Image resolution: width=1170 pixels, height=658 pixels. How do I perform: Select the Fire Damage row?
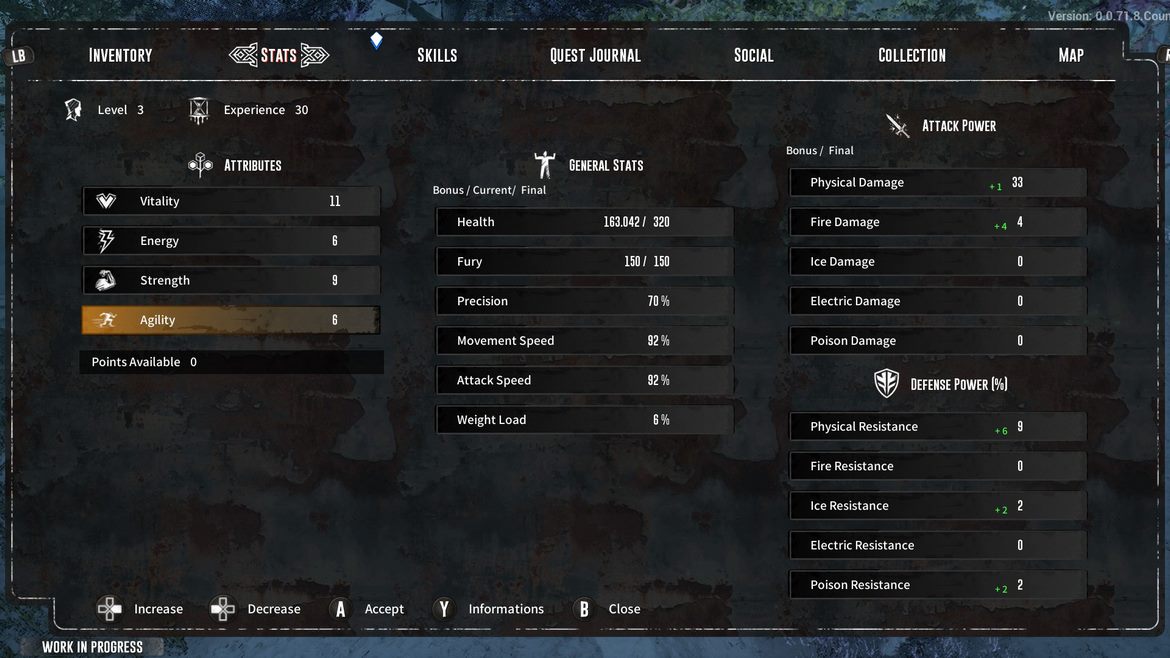[x=937, y=222]
